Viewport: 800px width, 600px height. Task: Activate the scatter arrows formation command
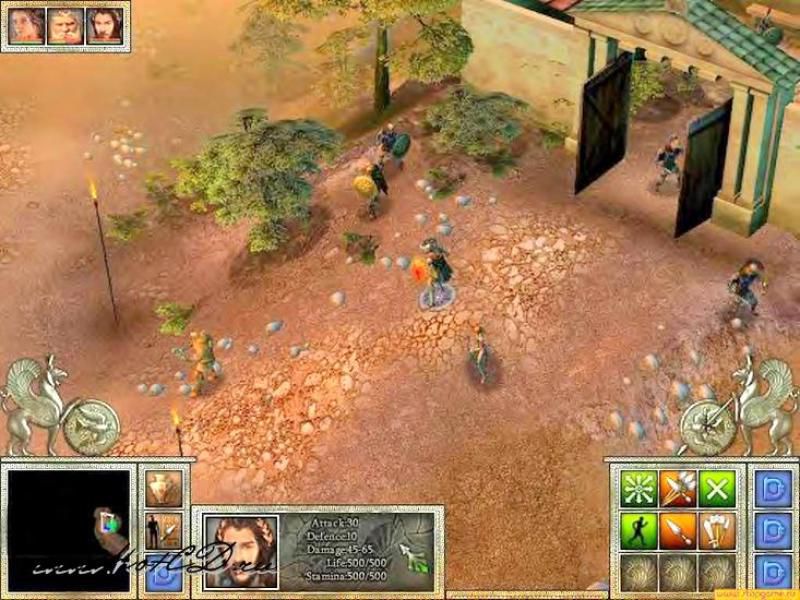637,488
